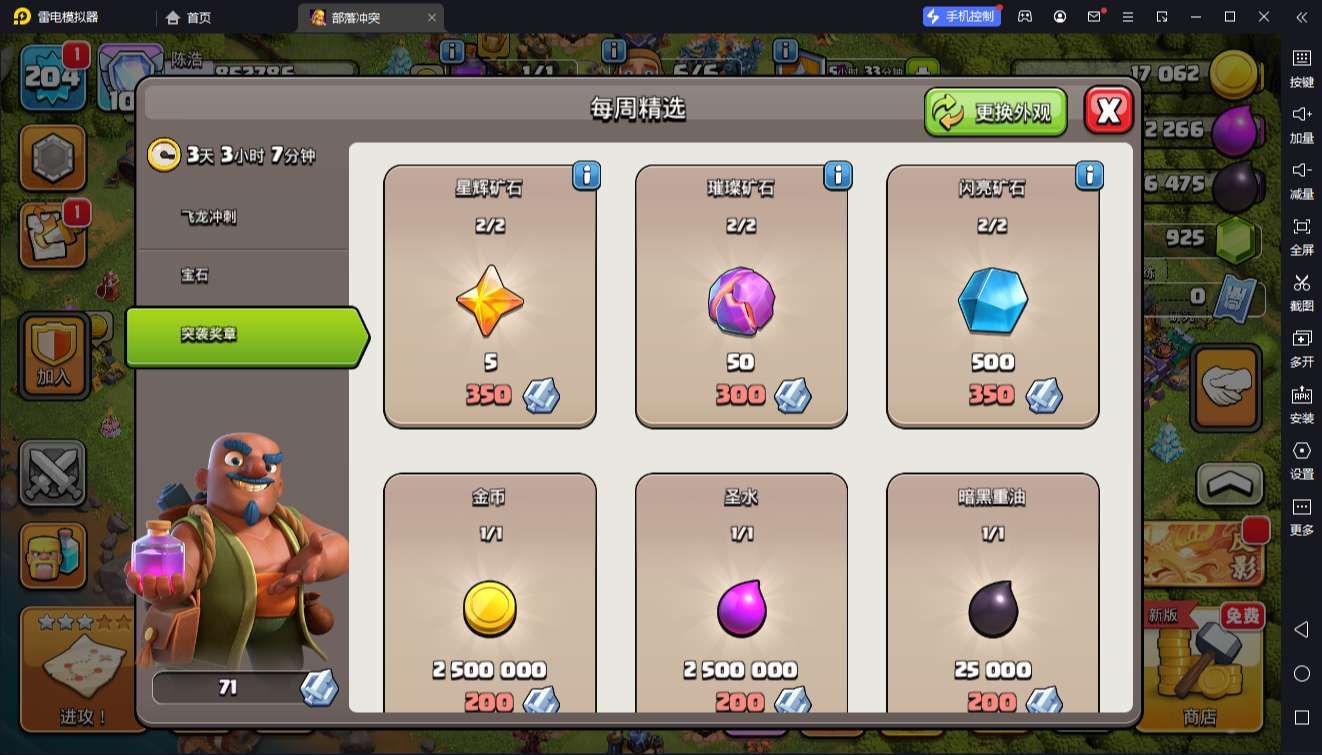Purchase the 璀璨矿石 glowy ore card
Viewport: 1322px width, 755px height.
click(741, 296)
